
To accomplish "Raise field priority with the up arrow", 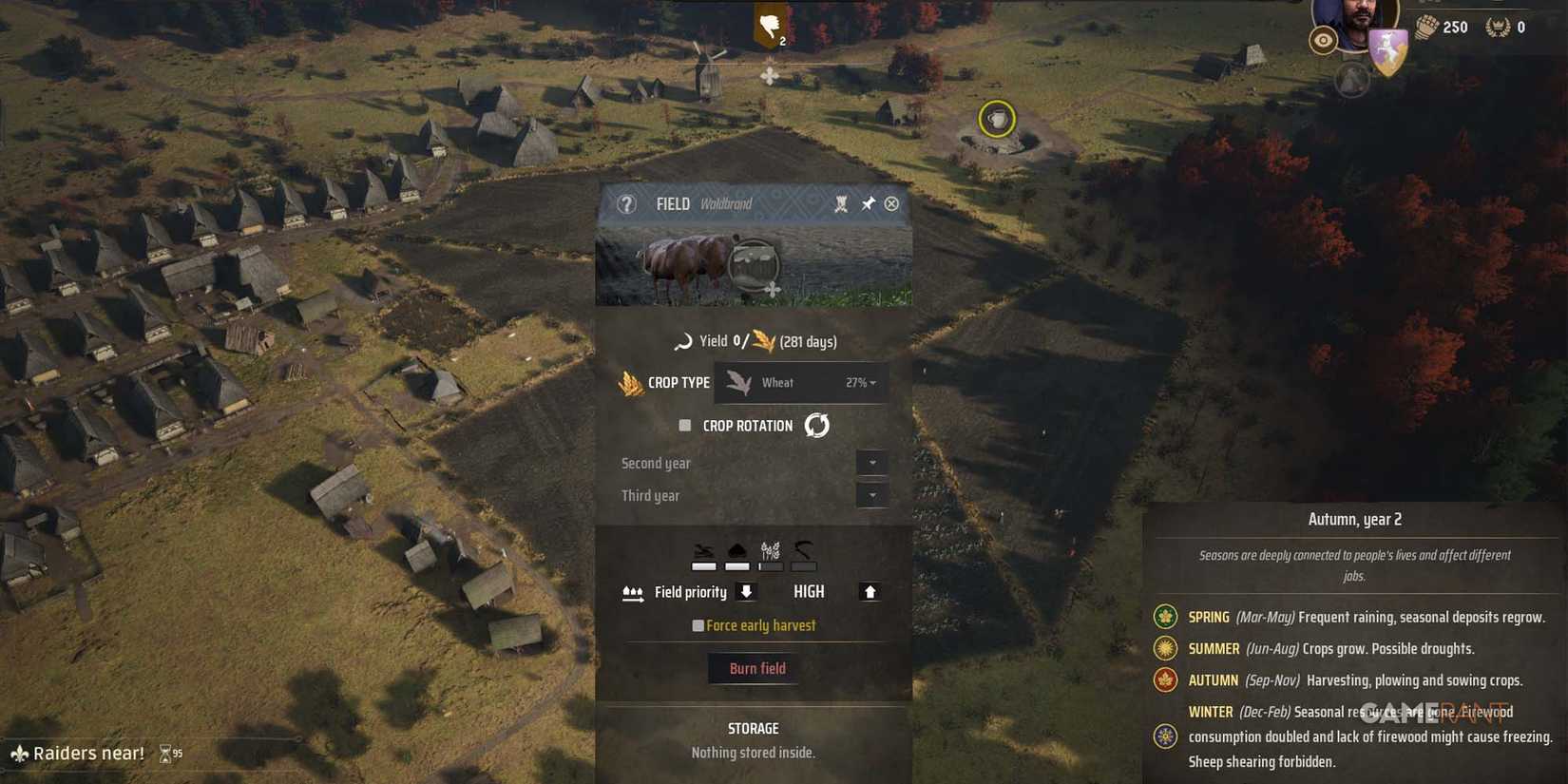I will (870, 592).
